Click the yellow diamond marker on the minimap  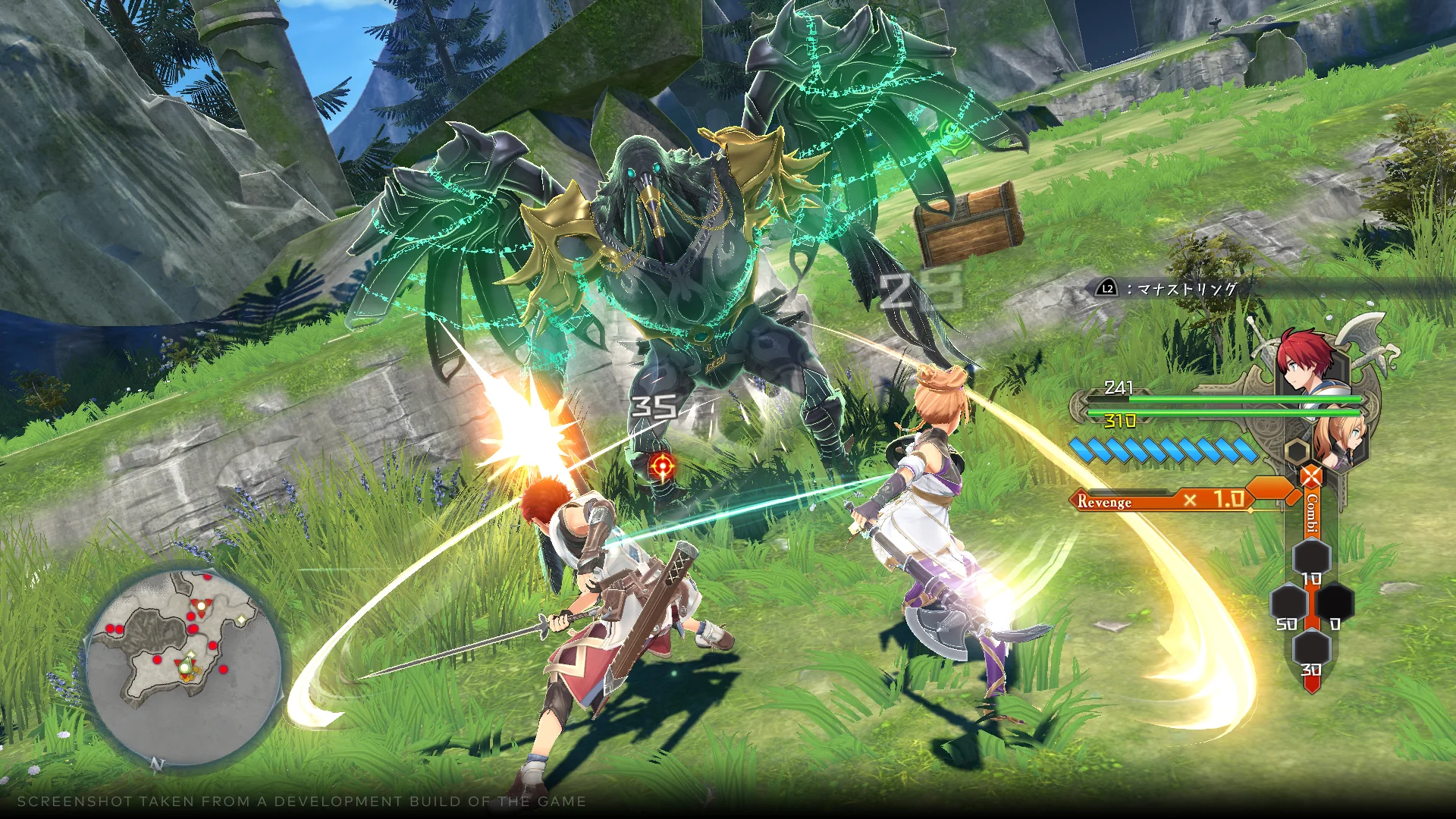coord(240,620)
